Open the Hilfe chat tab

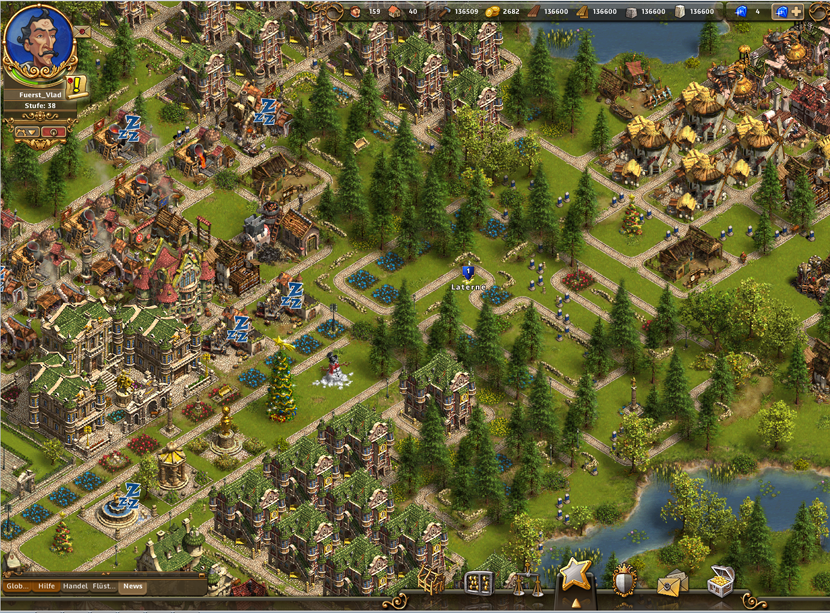point(46,587)
